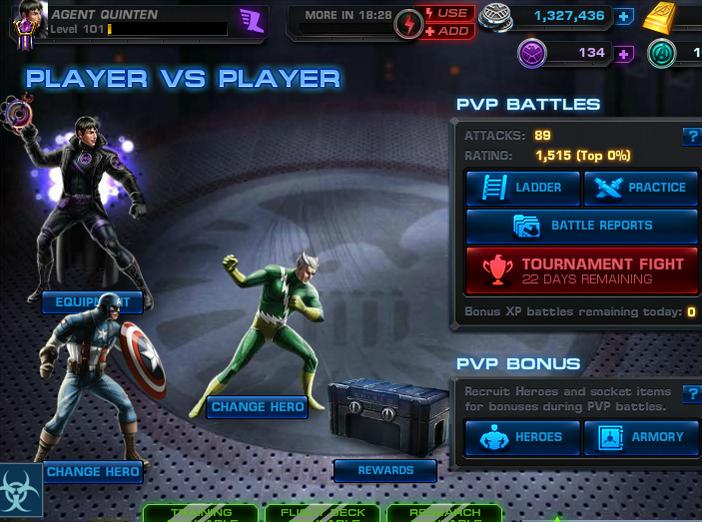Open the Armory
This screenshot has width=702, height=522.
click(640, 437)
